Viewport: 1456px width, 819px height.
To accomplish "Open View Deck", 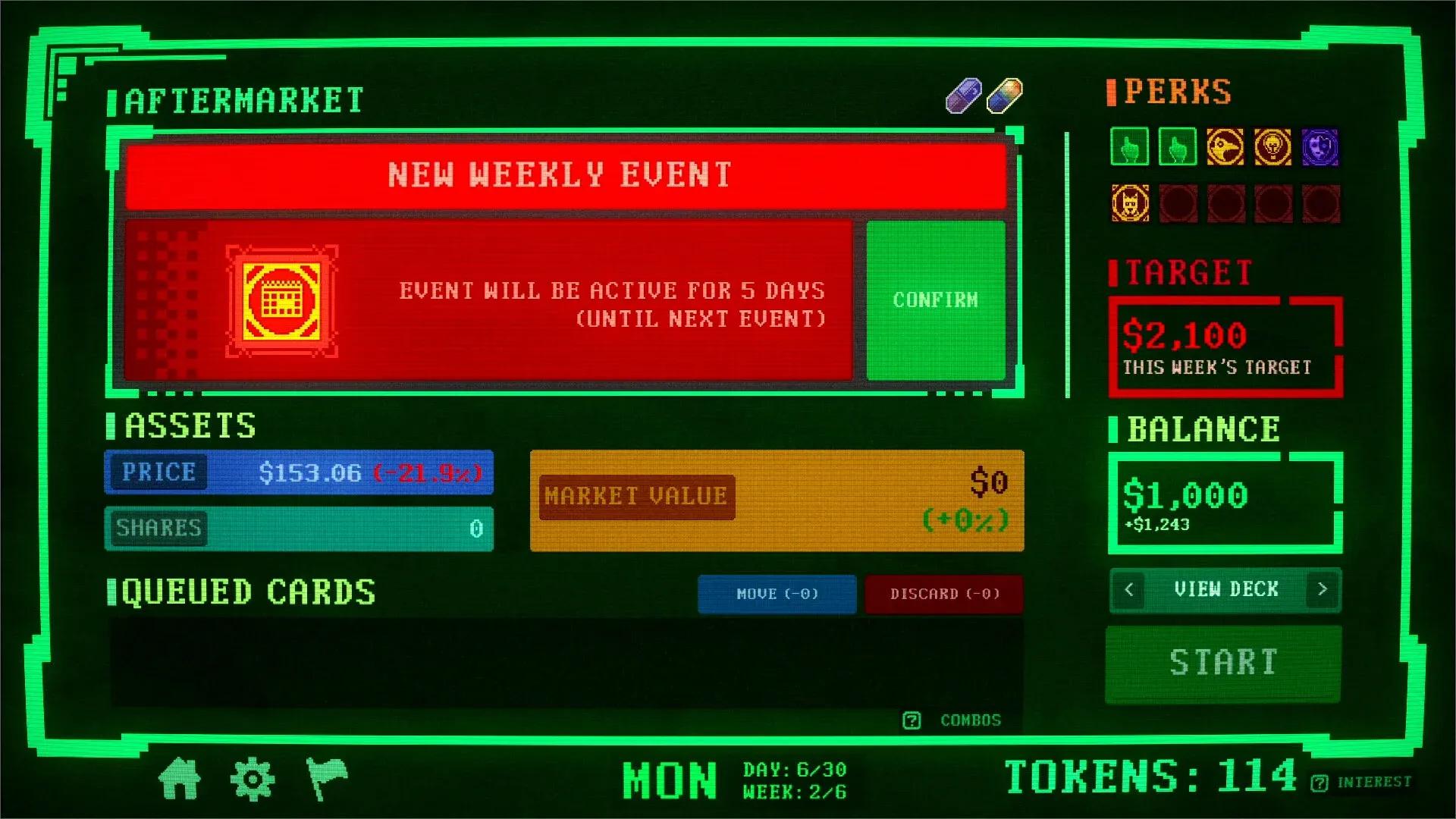I will pyautogui.click(x=1226, y=590).
